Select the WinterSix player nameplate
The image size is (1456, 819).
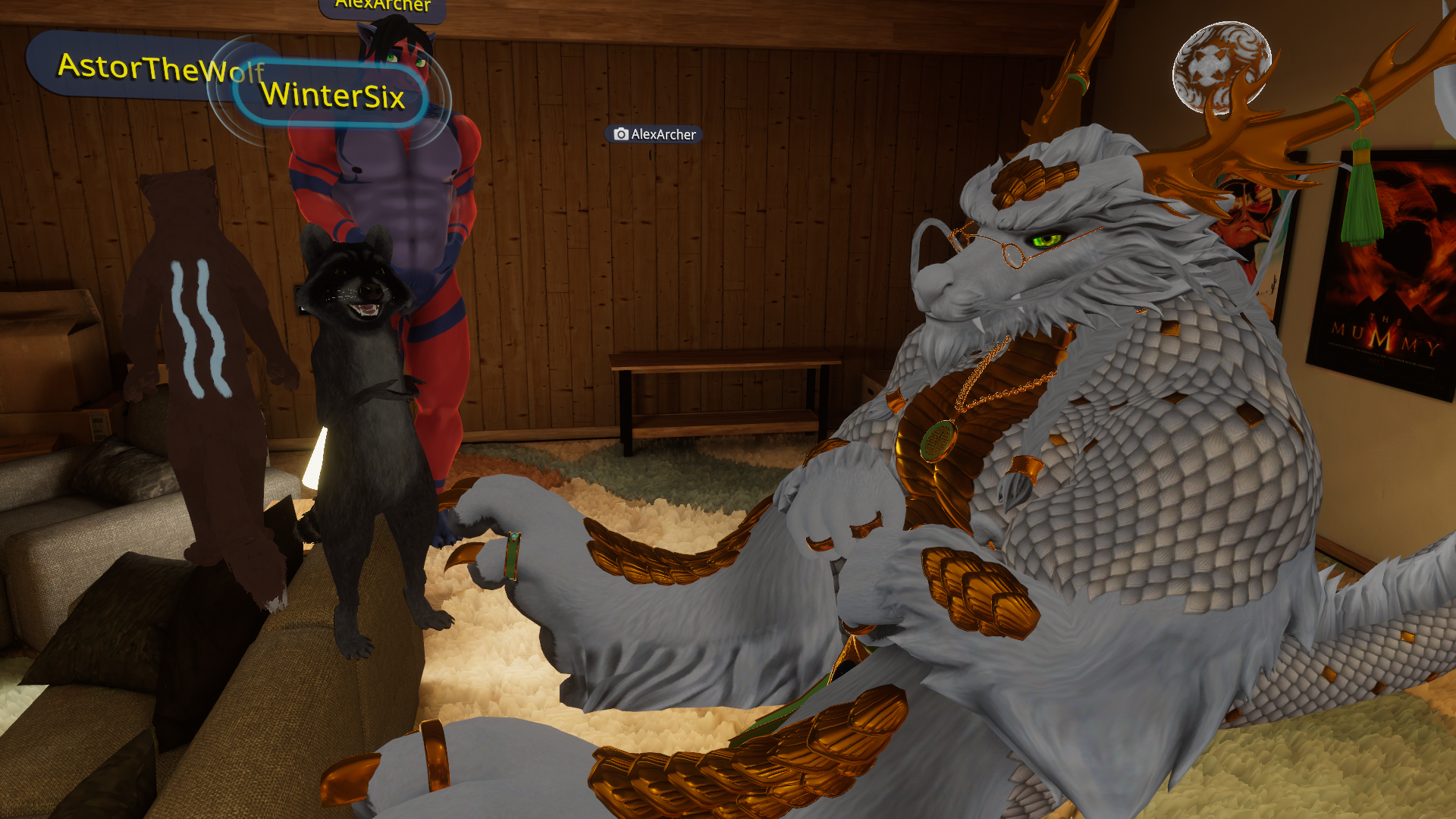[x=332, y=96]
